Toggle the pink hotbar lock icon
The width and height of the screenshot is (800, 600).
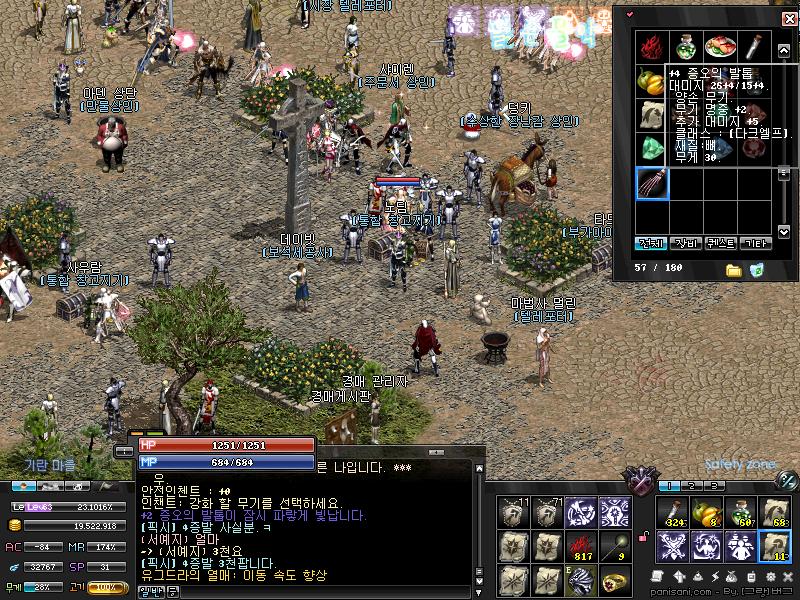click(644, 539)
